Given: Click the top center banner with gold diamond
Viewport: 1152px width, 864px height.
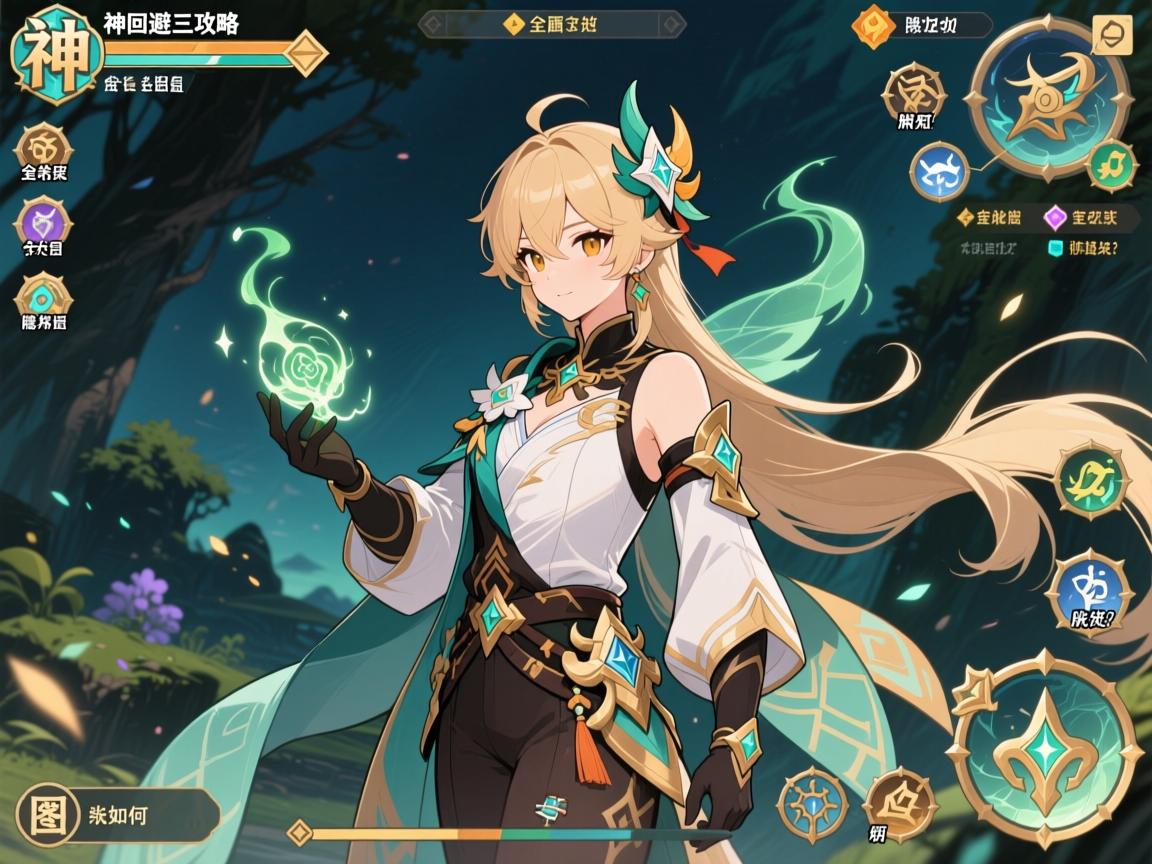Looking at the screenshot, I should pos(551,25).
